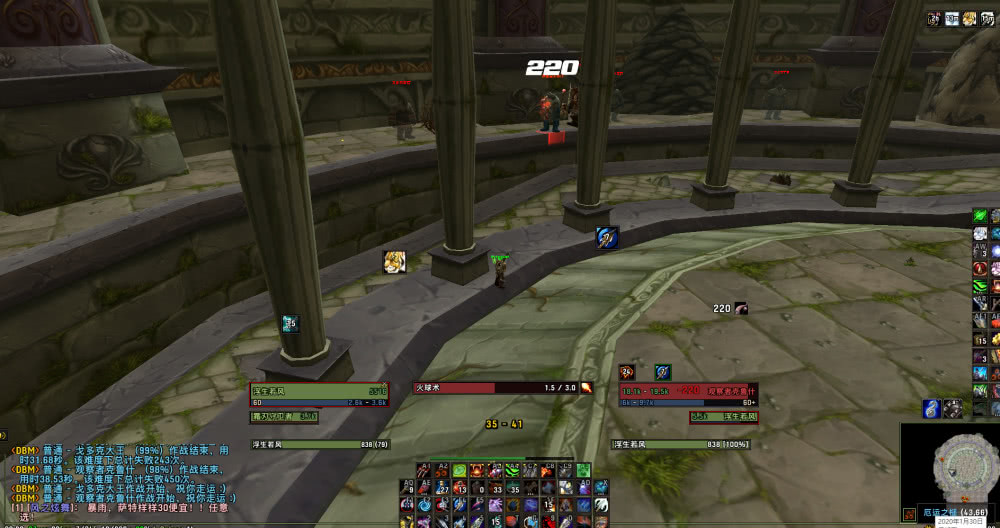This screenshot has width=1000, height=528.
Task: Click the spear debuff icon above target frame
Action: (x=662, y=373)
